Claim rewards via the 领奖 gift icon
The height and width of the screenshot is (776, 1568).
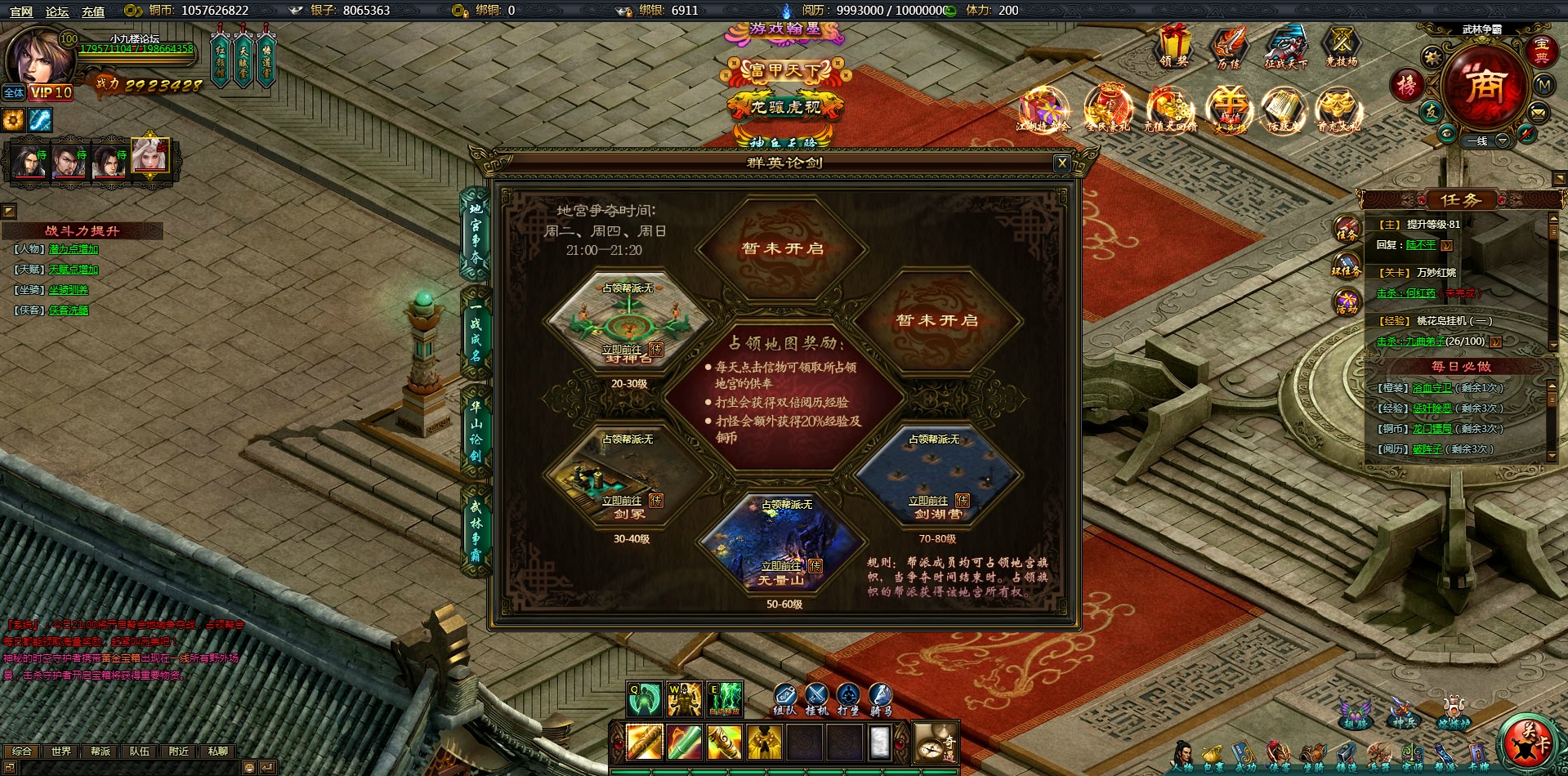pos(1173,47)
